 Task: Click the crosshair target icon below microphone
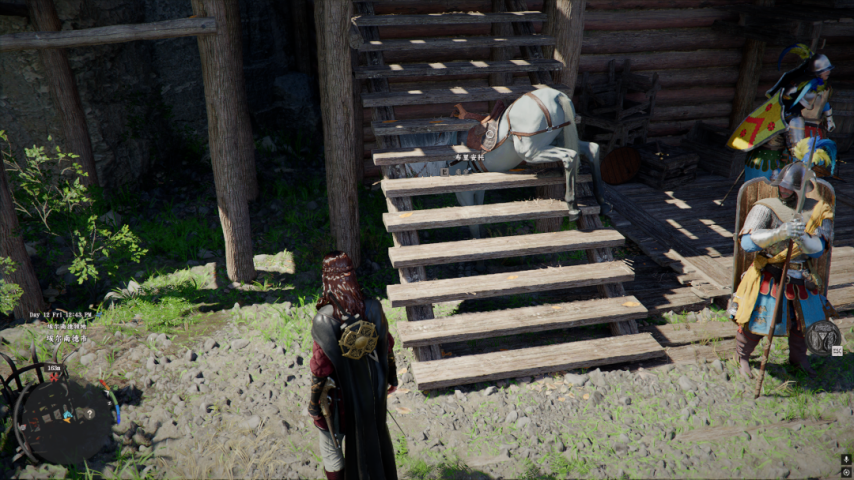pyautogui.click(x=846, y=471)
